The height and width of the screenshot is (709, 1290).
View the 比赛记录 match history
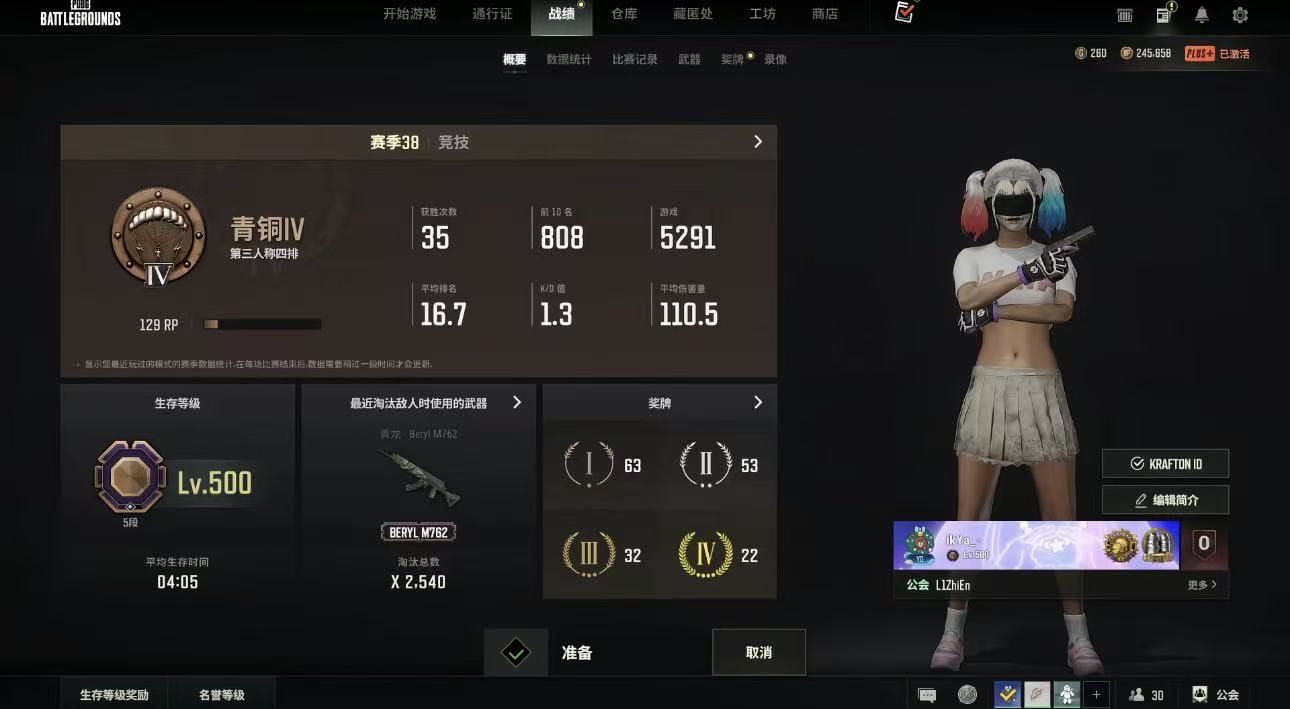pyautogui.click(x=635, y=59)
